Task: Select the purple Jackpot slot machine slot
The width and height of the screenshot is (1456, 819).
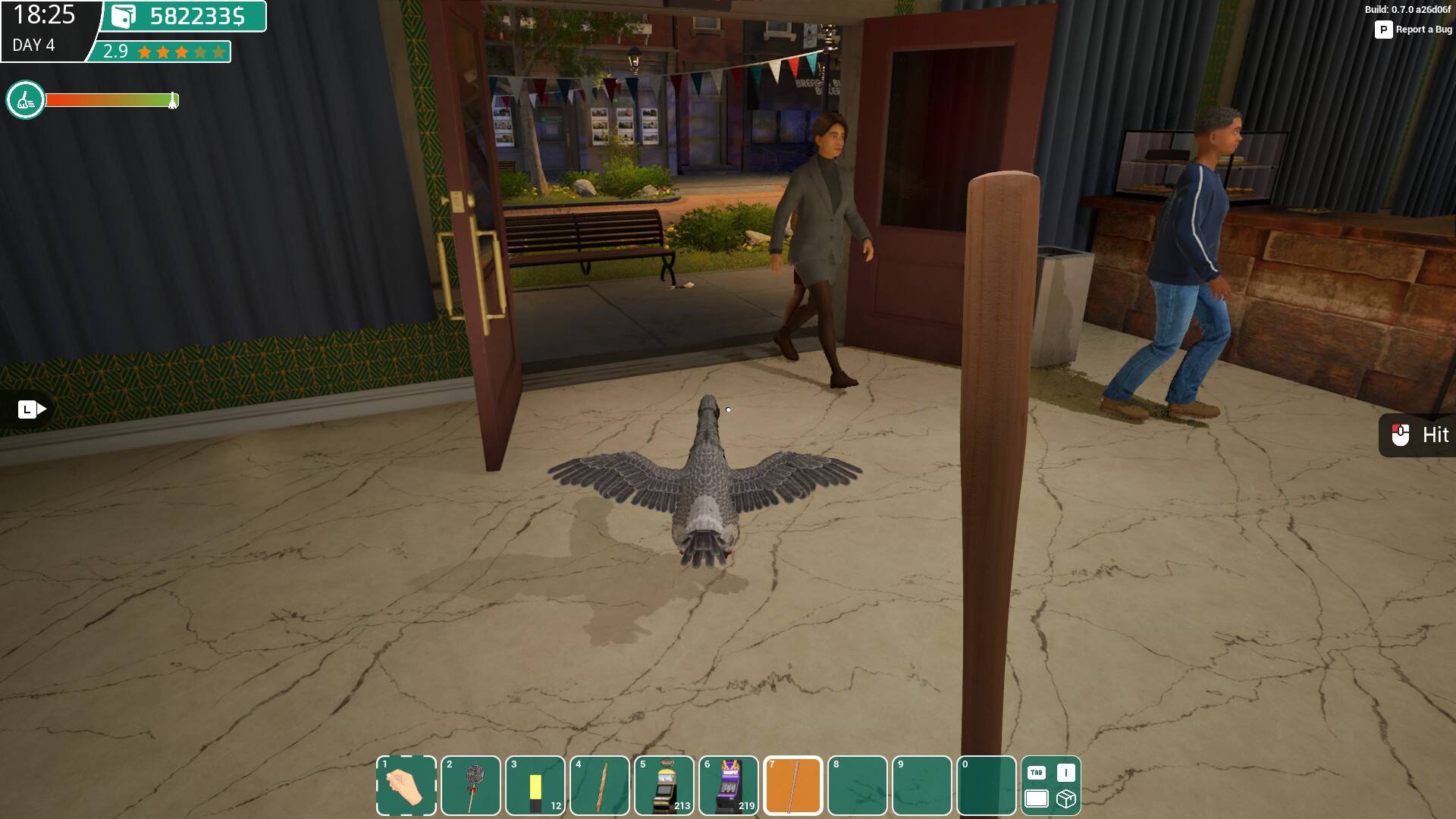Action: (x=728, y=786)
